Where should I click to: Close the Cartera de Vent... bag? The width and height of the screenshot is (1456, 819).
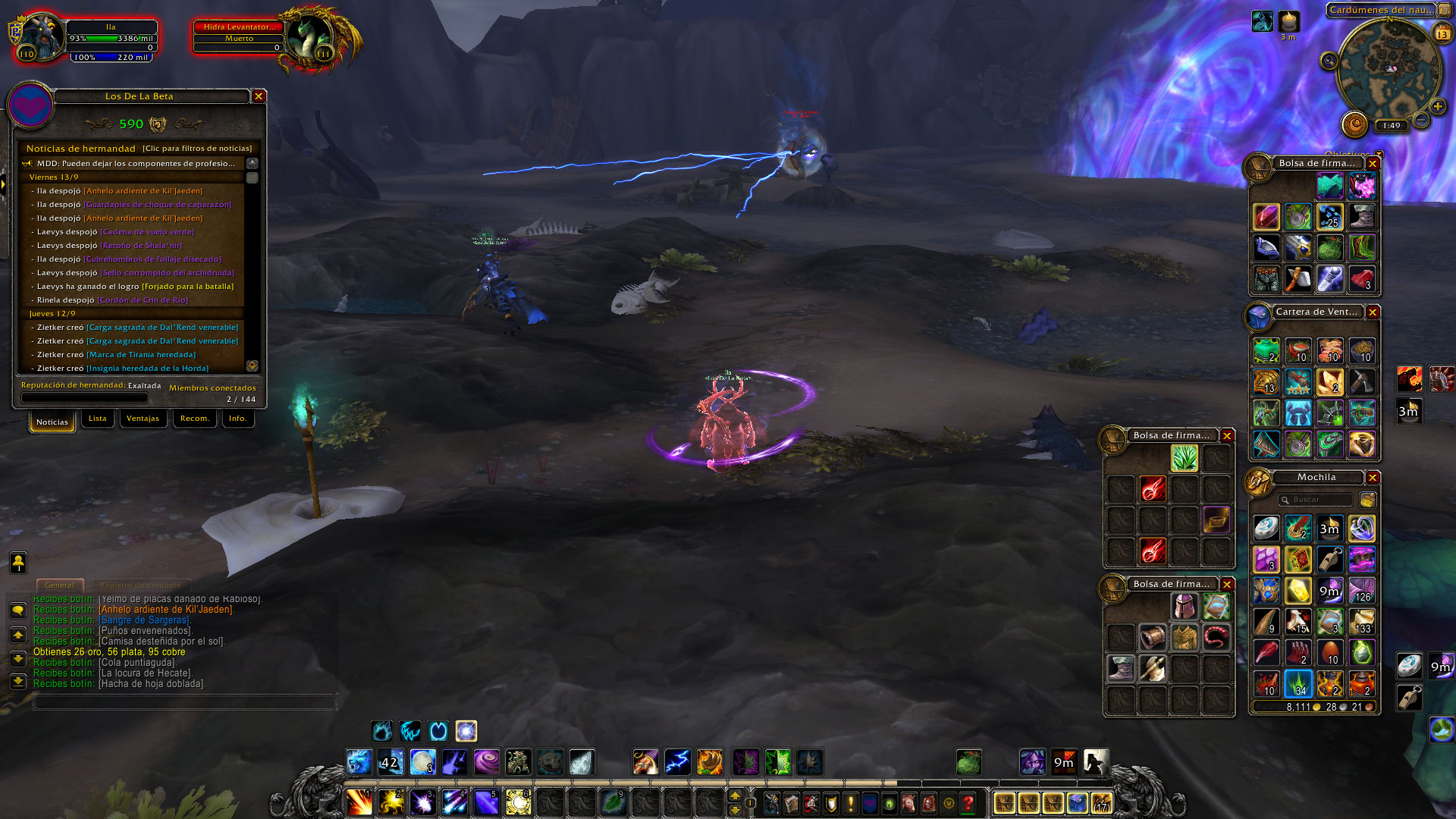1373,312
